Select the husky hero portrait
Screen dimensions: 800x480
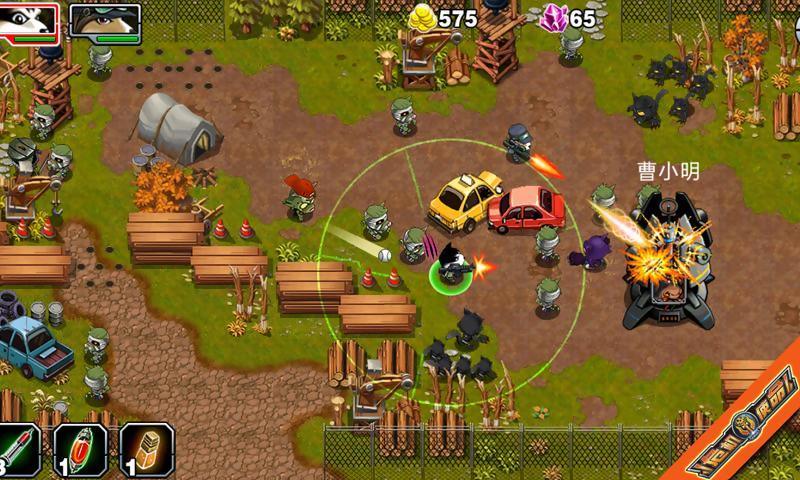30,22
